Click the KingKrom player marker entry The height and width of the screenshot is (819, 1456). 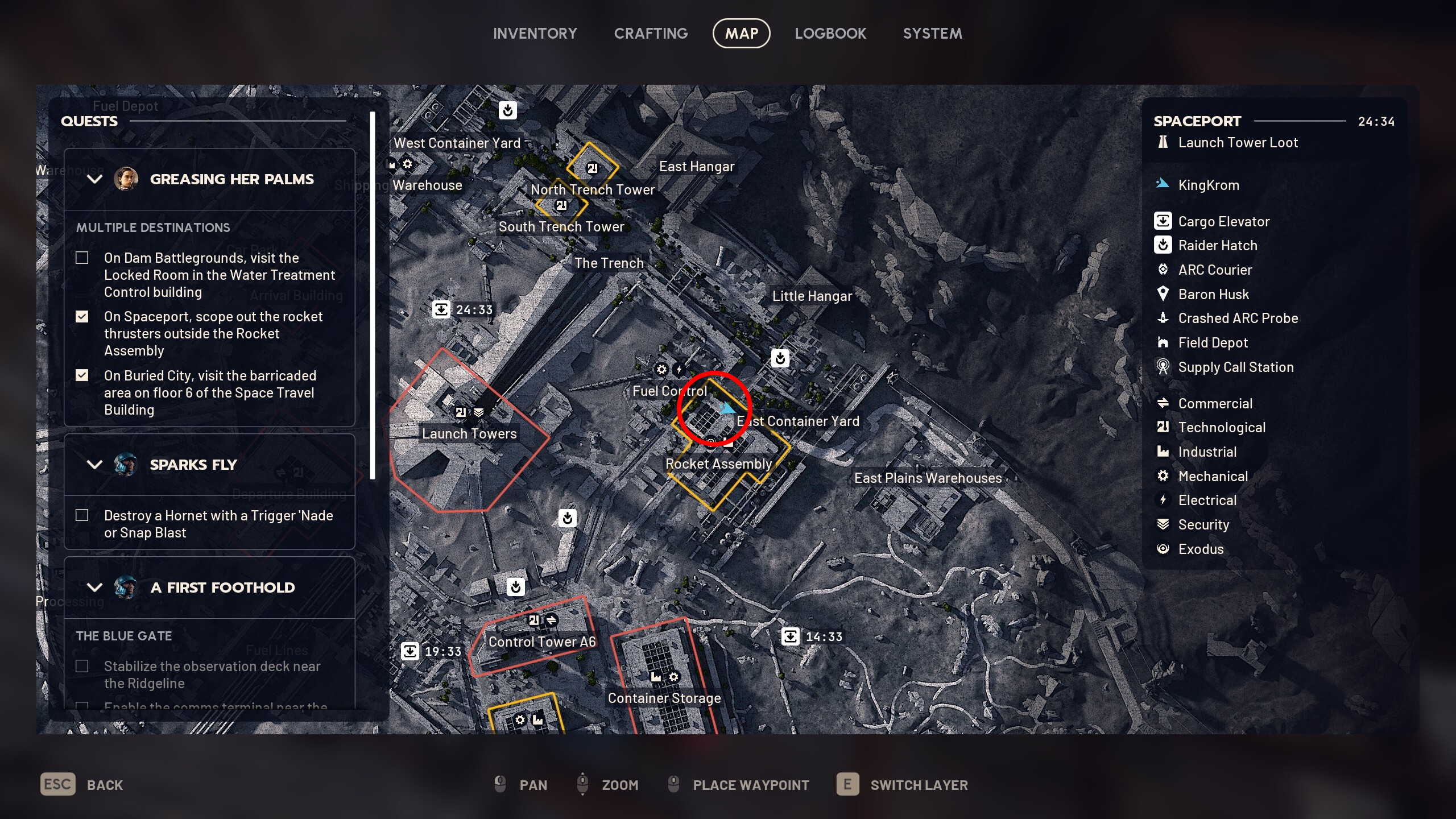1209,184
